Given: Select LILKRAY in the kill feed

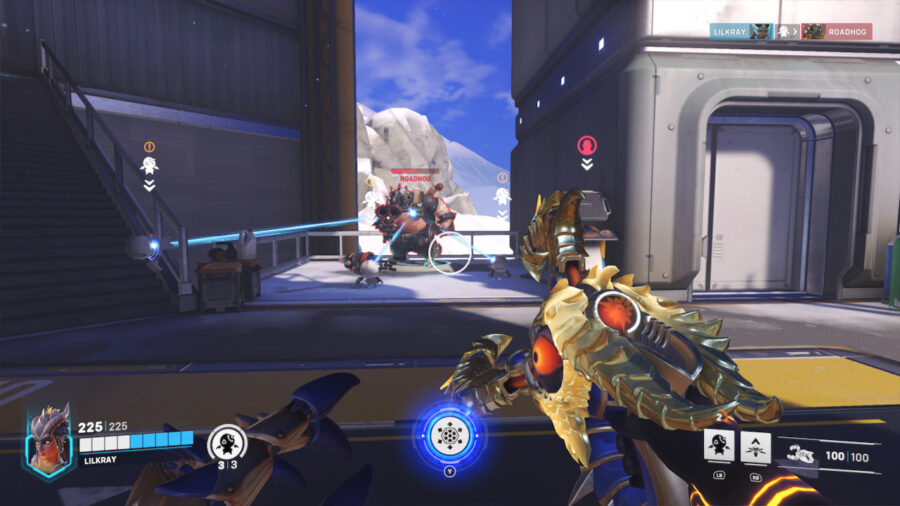Looking at the screenshot, I should click(729, 31).
